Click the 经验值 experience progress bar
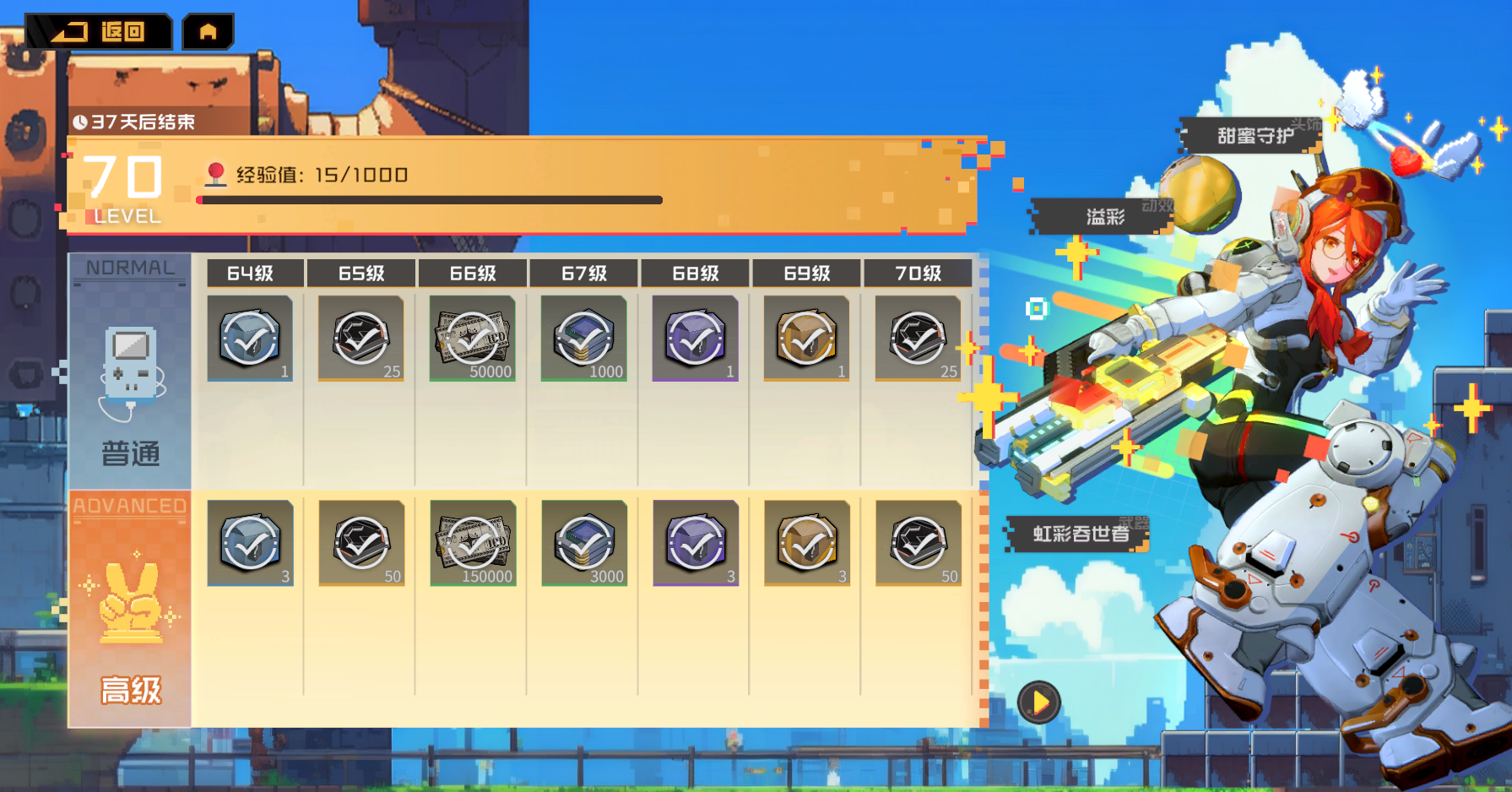 coord(428,199)
